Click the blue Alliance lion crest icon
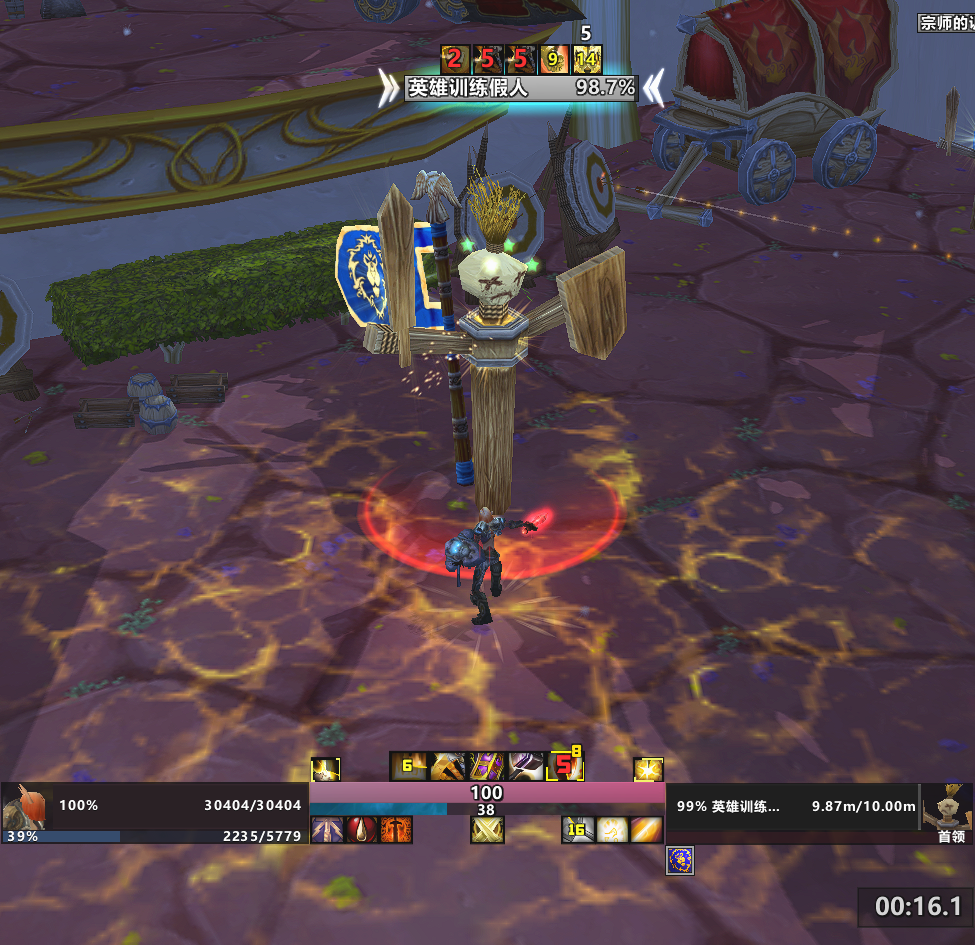 tap(680, 861)
